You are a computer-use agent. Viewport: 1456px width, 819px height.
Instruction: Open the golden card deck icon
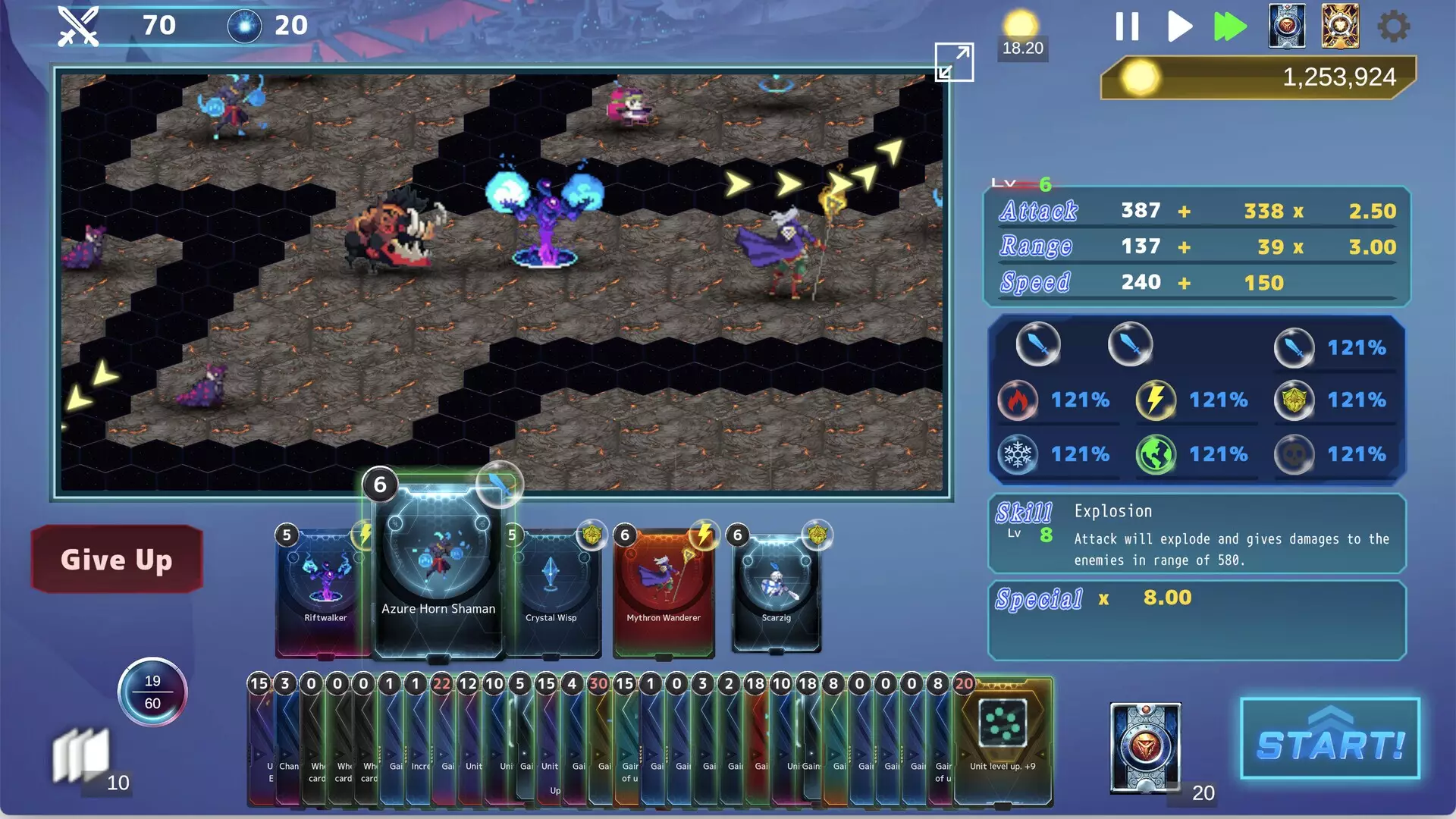tap(1340, 26)
